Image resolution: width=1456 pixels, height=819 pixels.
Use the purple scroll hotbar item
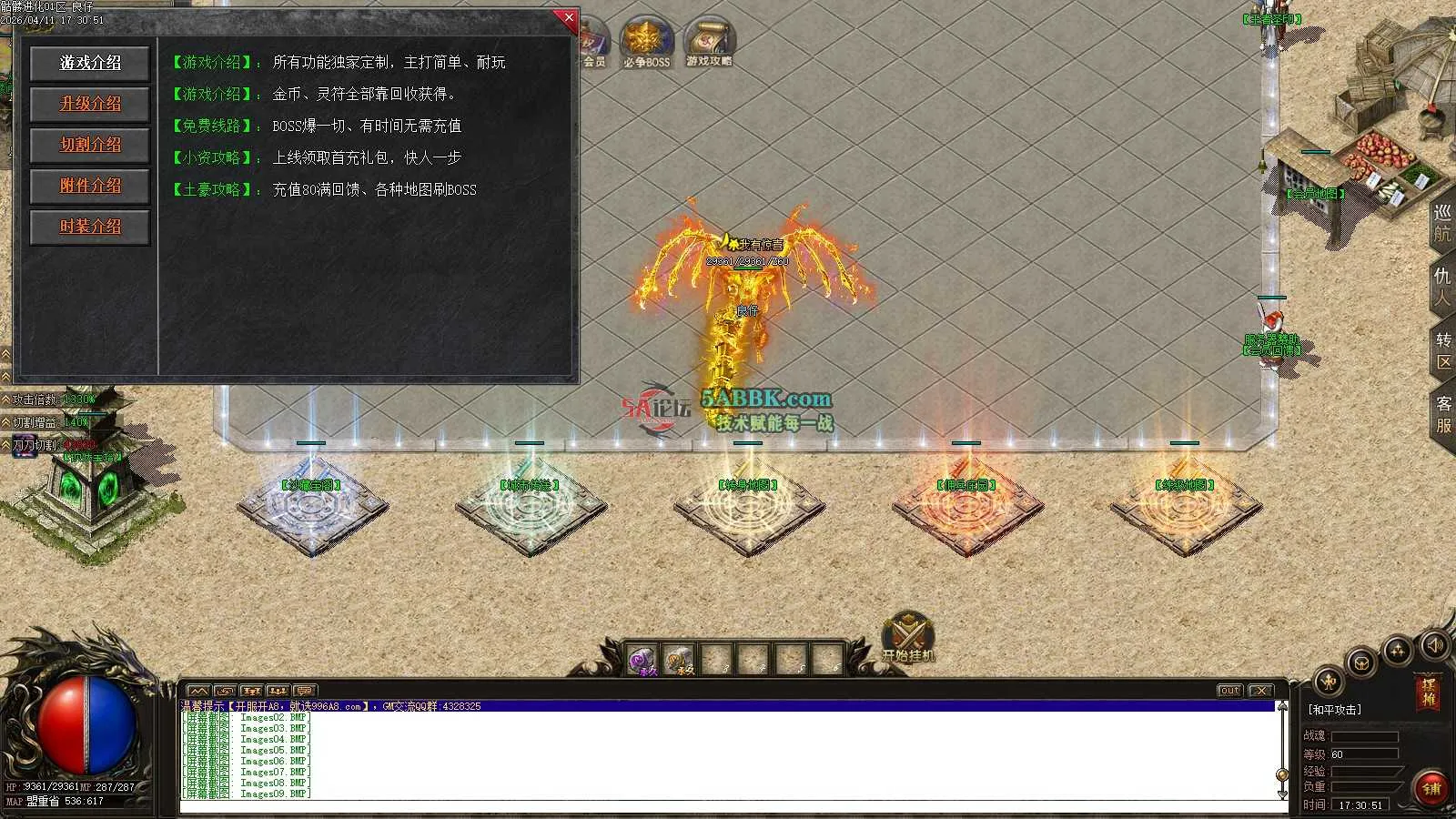644,659
